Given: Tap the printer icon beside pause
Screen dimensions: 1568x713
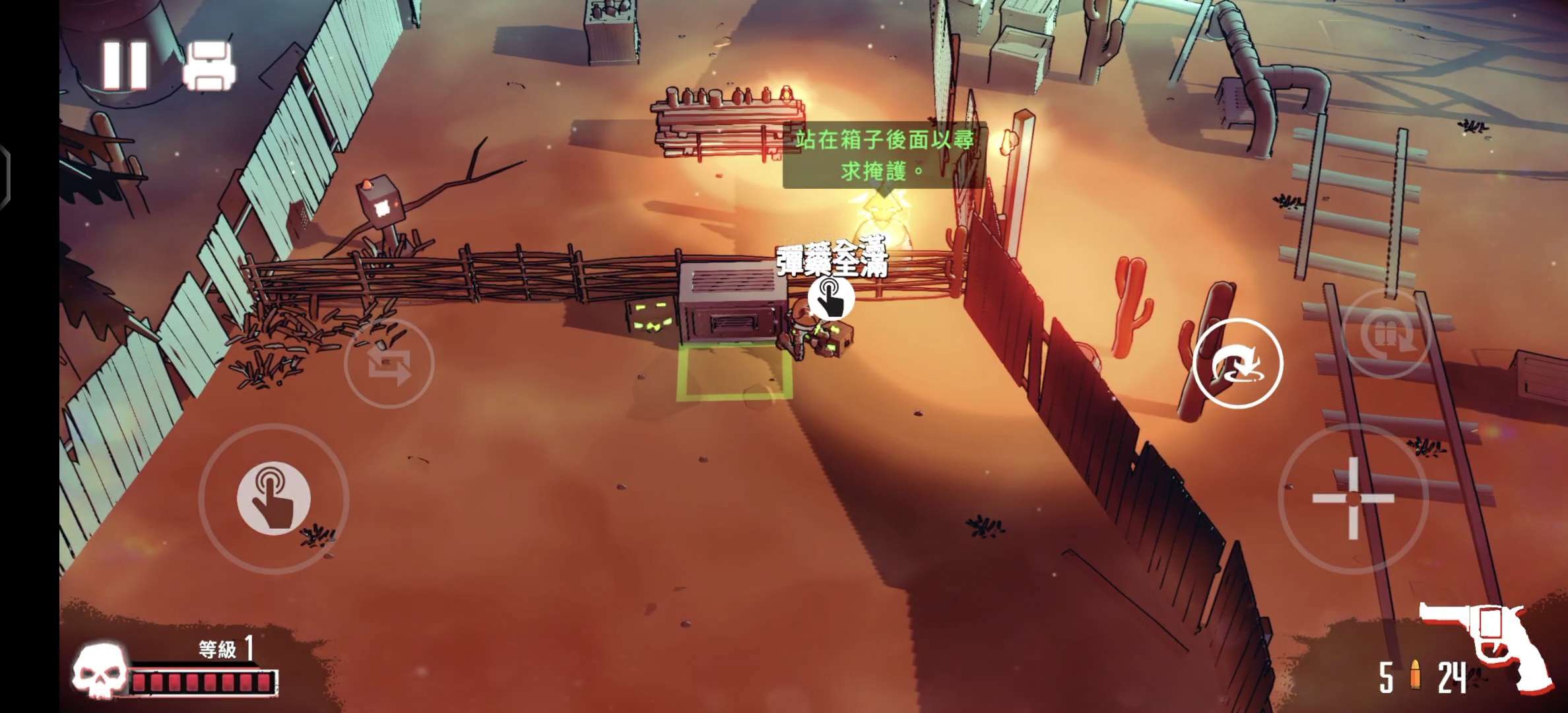Looking at the screenshot, I should pos(209,66).
